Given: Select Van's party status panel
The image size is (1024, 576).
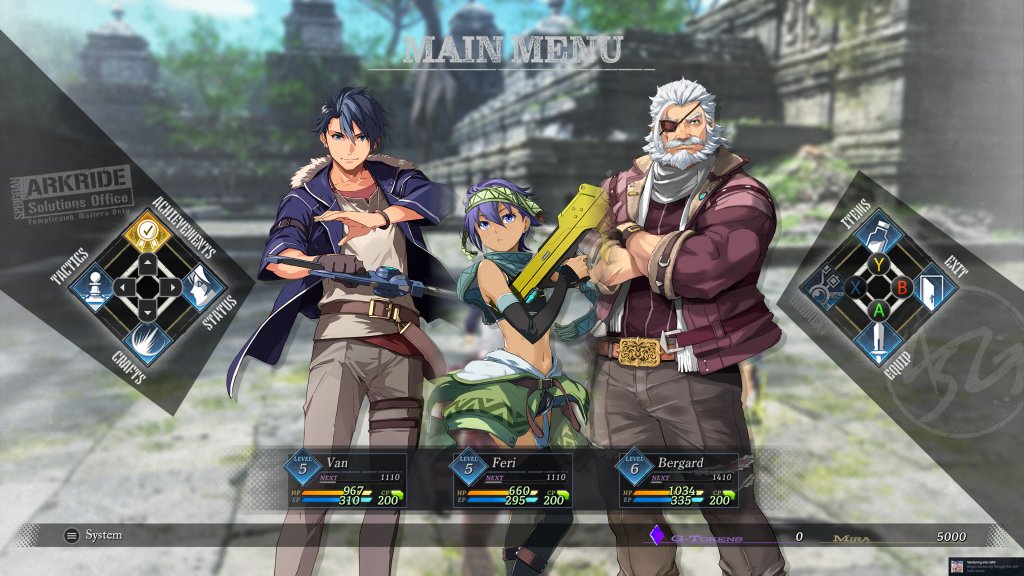Looking at the screenshot, I should pyautogui.click(x=345, y=481).
